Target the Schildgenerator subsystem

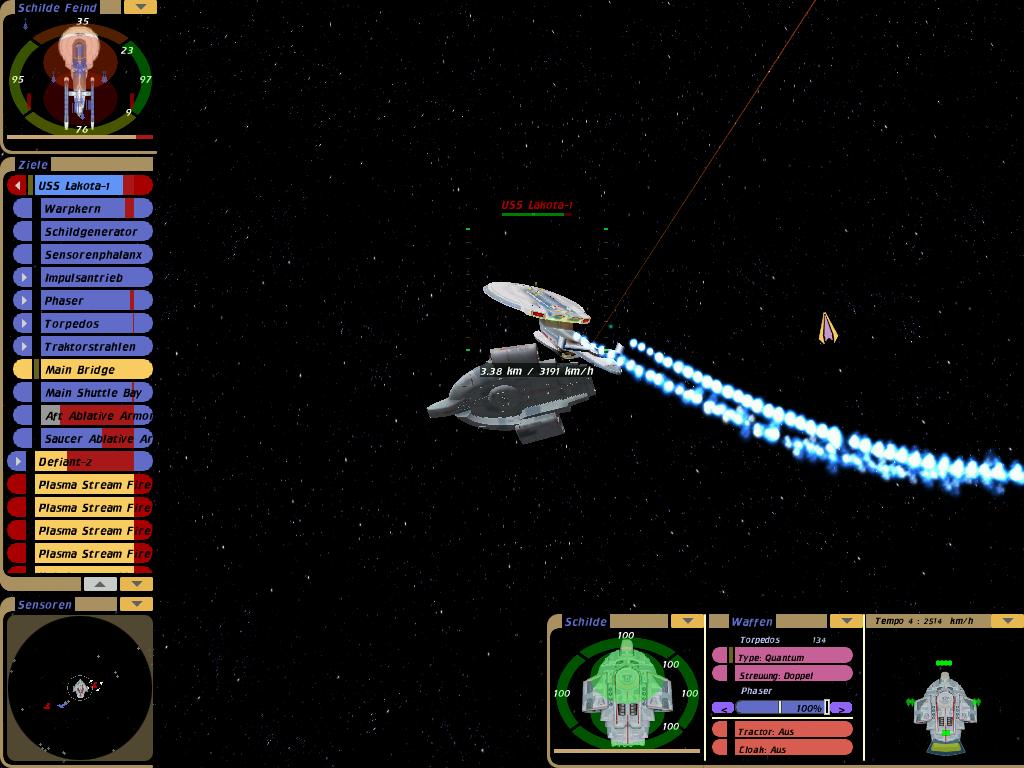(x=91, y=231)
